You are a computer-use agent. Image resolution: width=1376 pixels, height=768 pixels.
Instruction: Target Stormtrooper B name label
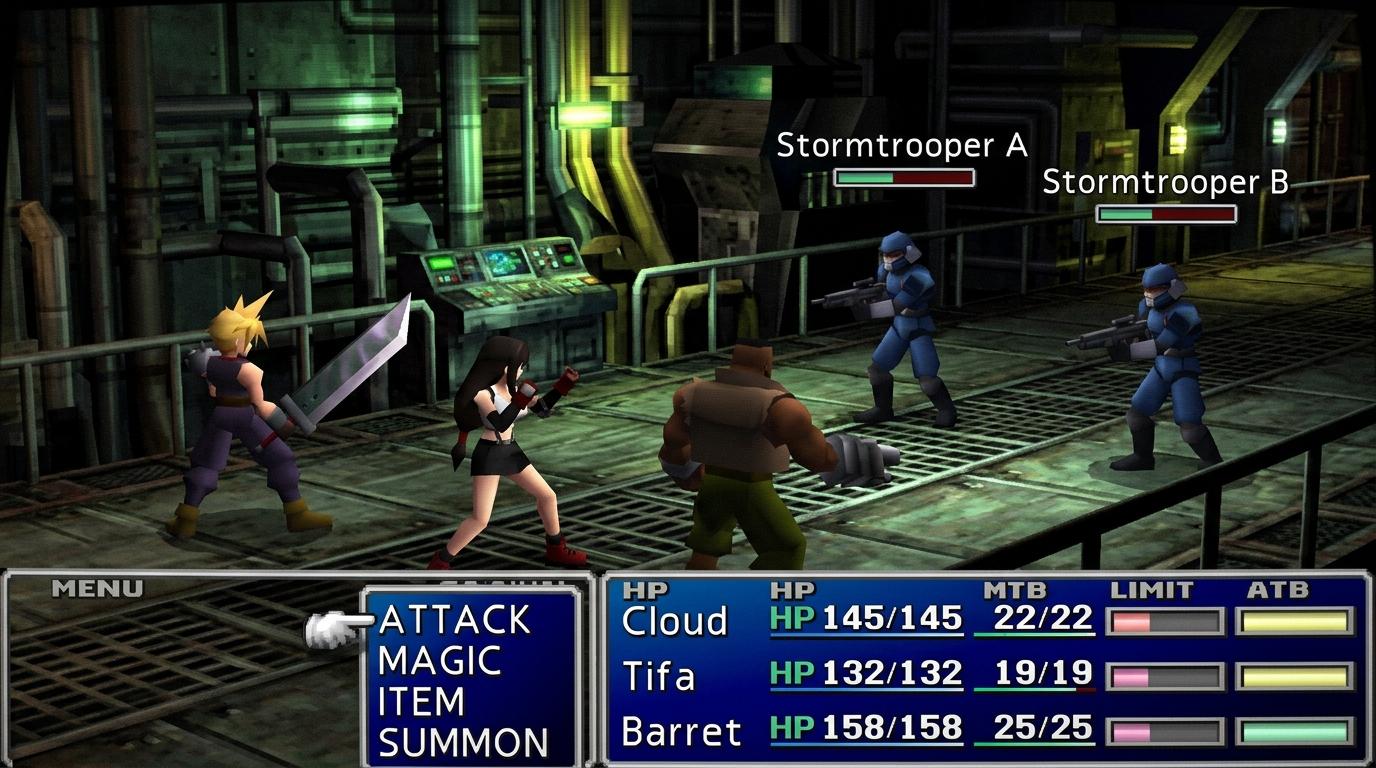(x=1165, y=182)
